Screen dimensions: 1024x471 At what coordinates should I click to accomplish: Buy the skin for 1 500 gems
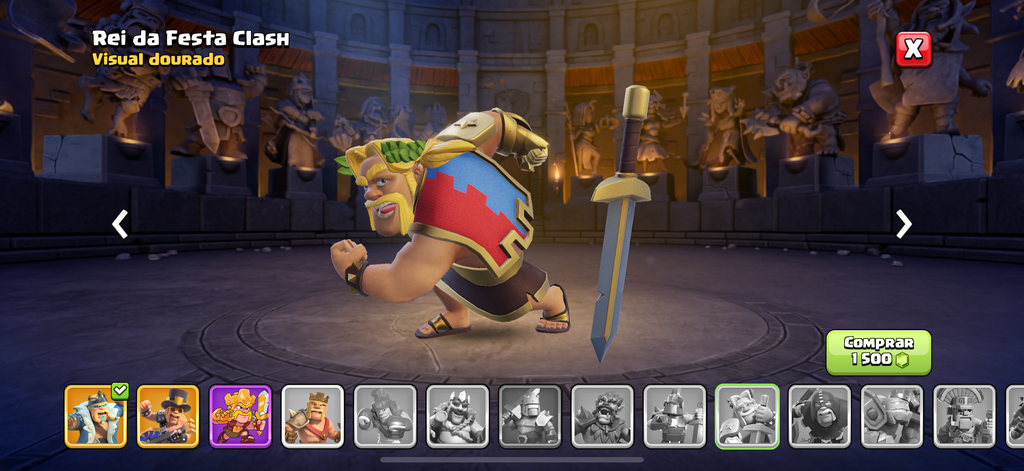[x=878, y=352]
